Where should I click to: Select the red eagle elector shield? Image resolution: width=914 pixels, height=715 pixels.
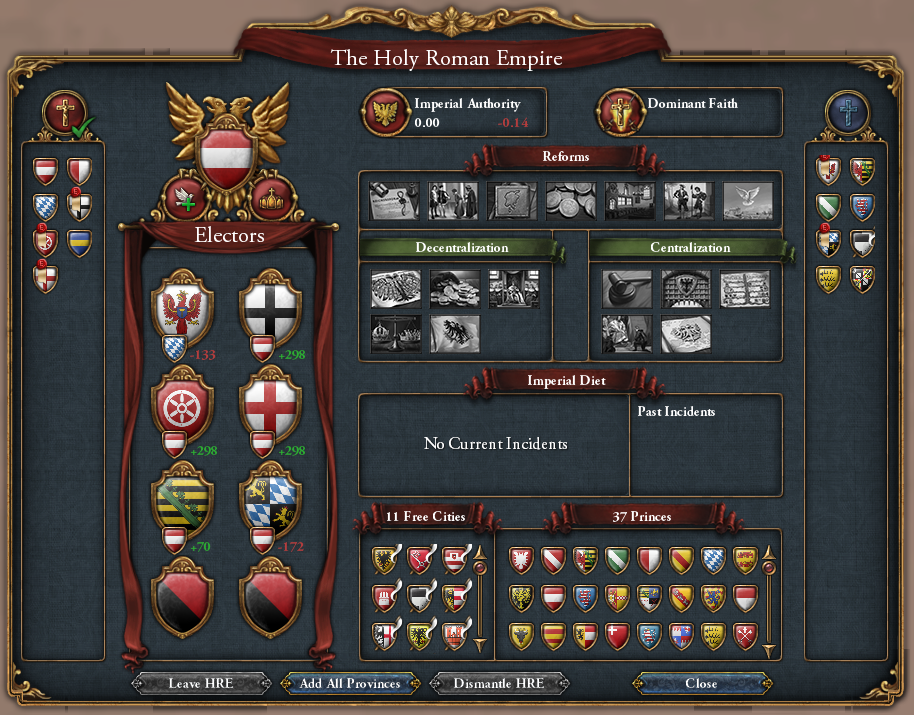pyautogui.click(x=182, y=304)
